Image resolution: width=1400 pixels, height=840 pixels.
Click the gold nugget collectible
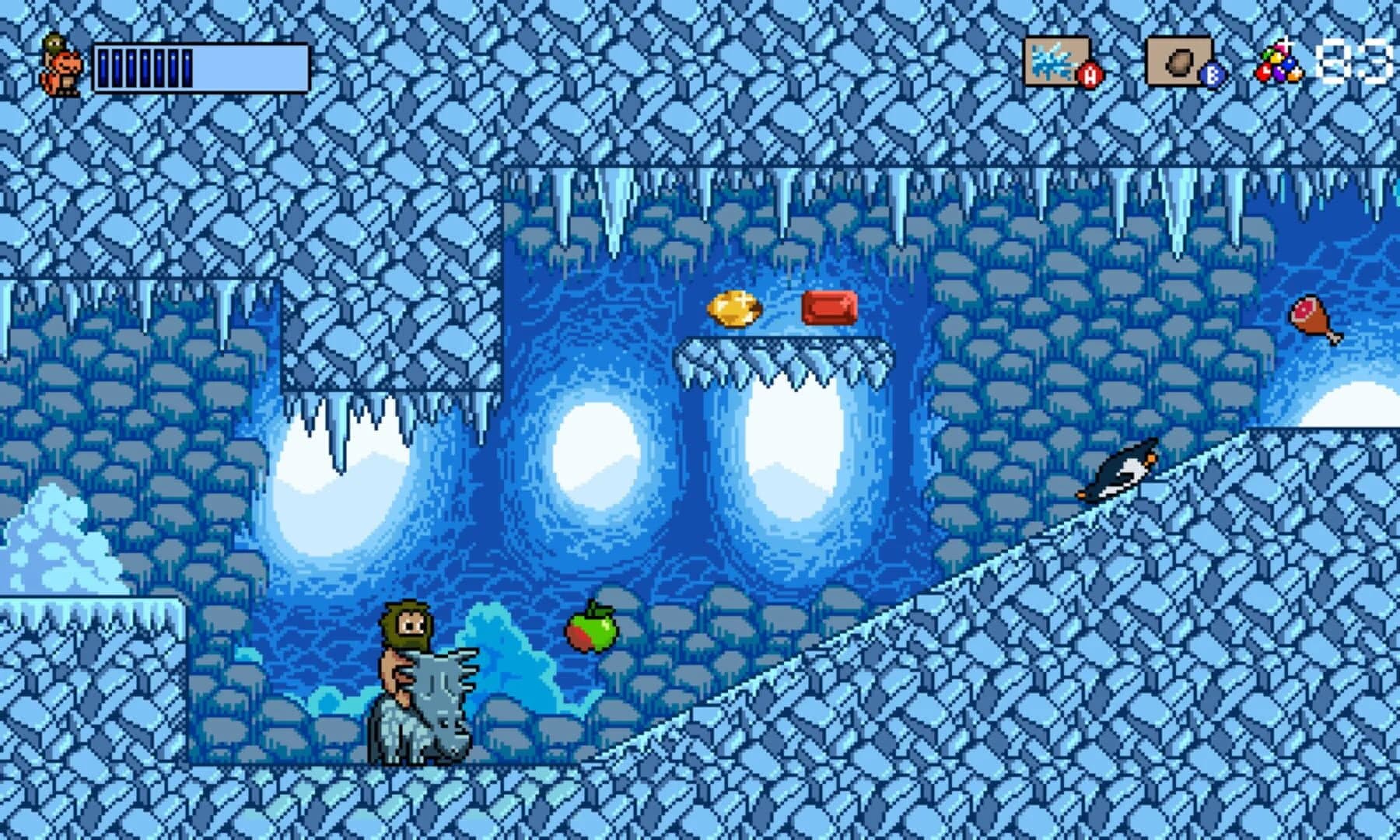click(735, 310)
